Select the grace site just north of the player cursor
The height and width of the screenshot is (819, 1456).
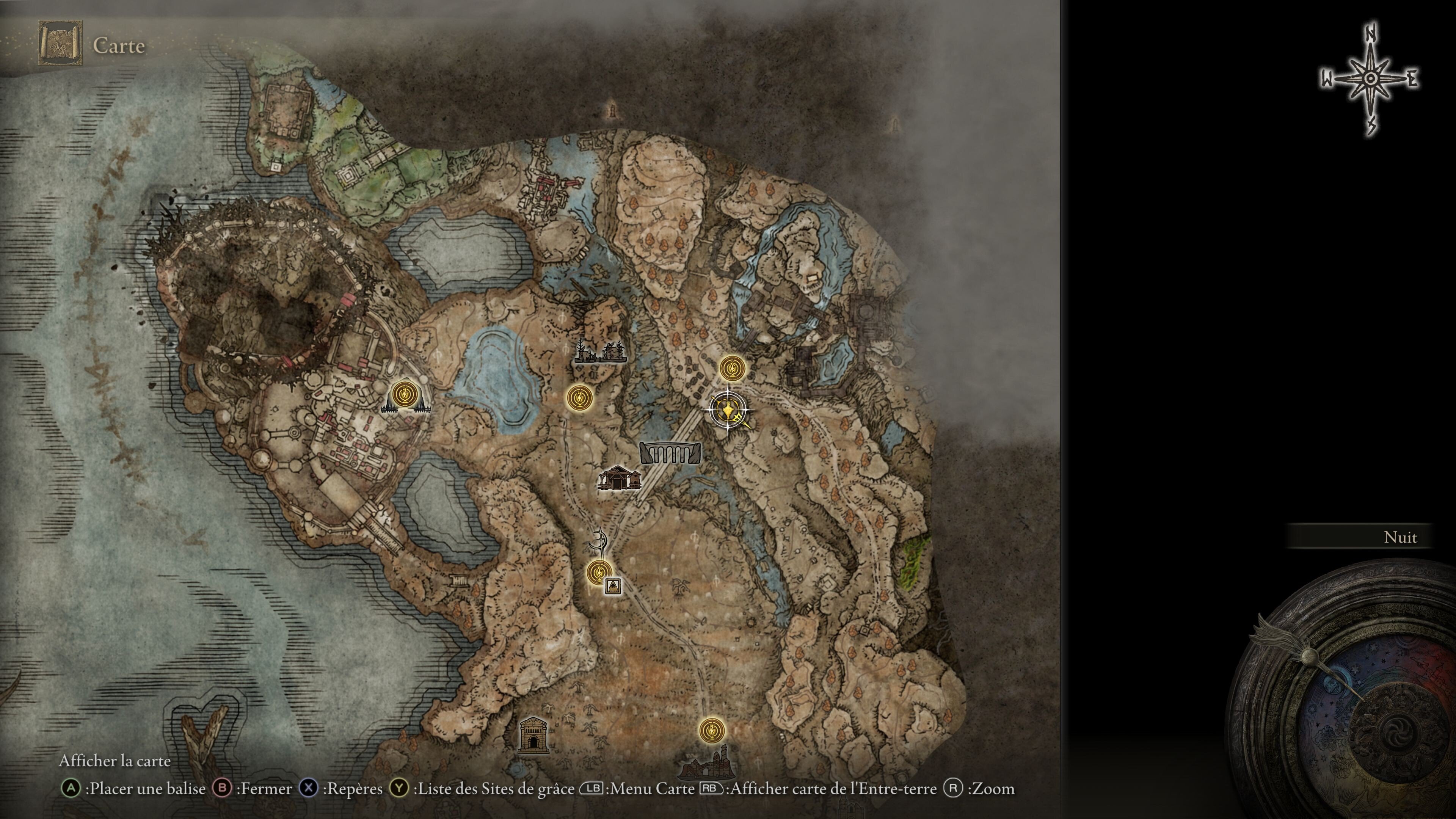(732, 368)
